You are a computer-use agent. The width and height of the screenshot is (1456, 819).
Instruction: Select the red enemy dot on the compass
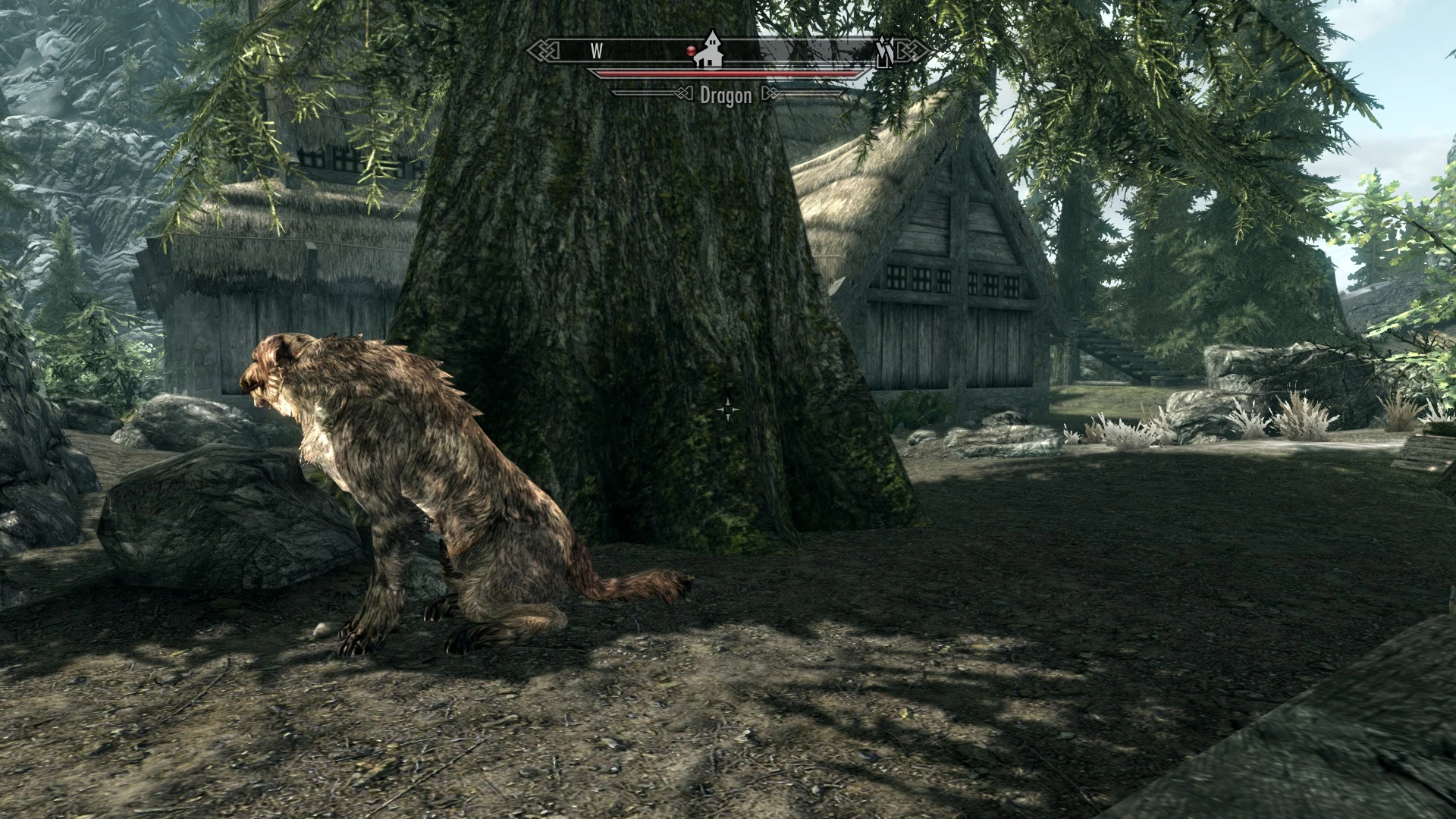point(691,51)
